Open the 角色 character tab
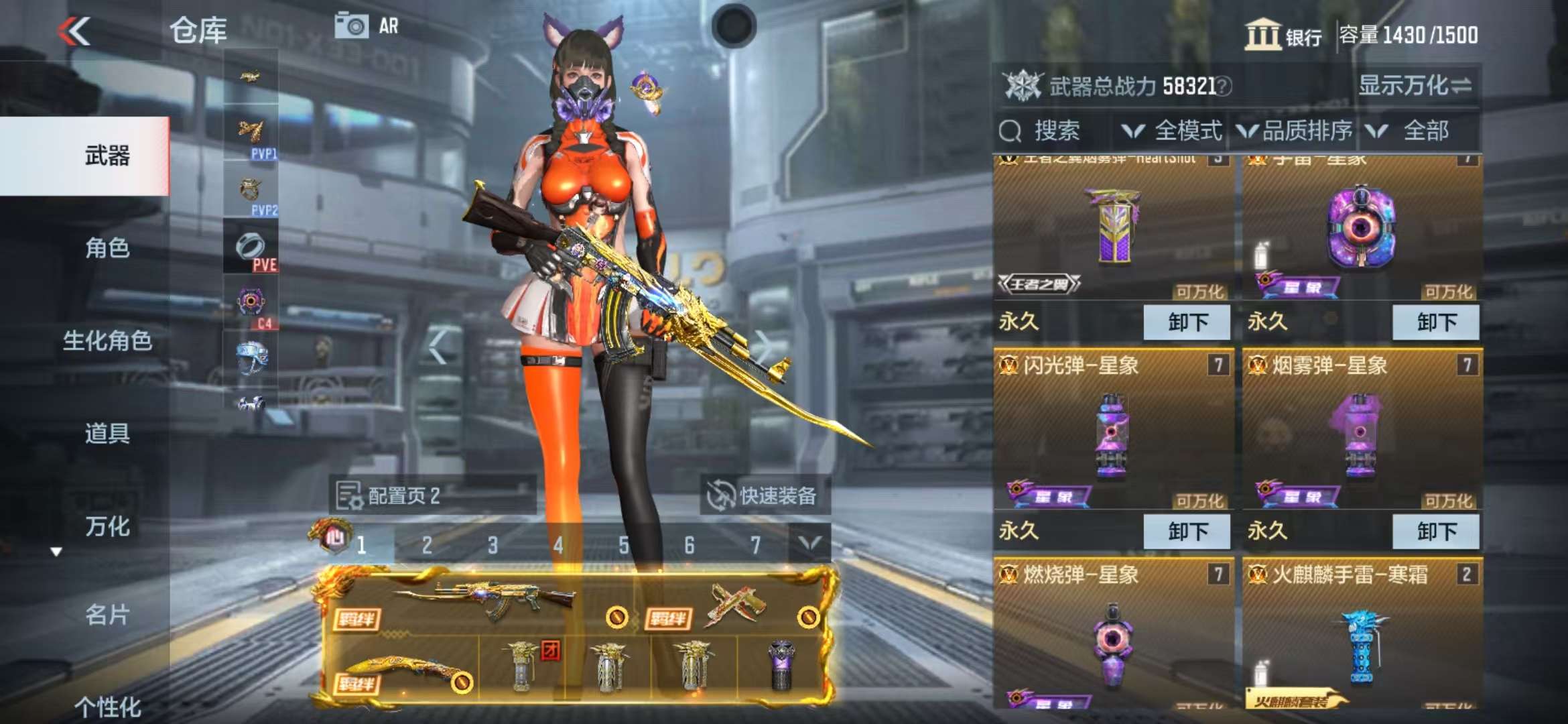This screenshot has height=724, width=1568. pyautogui.click(x=107, y=248)
